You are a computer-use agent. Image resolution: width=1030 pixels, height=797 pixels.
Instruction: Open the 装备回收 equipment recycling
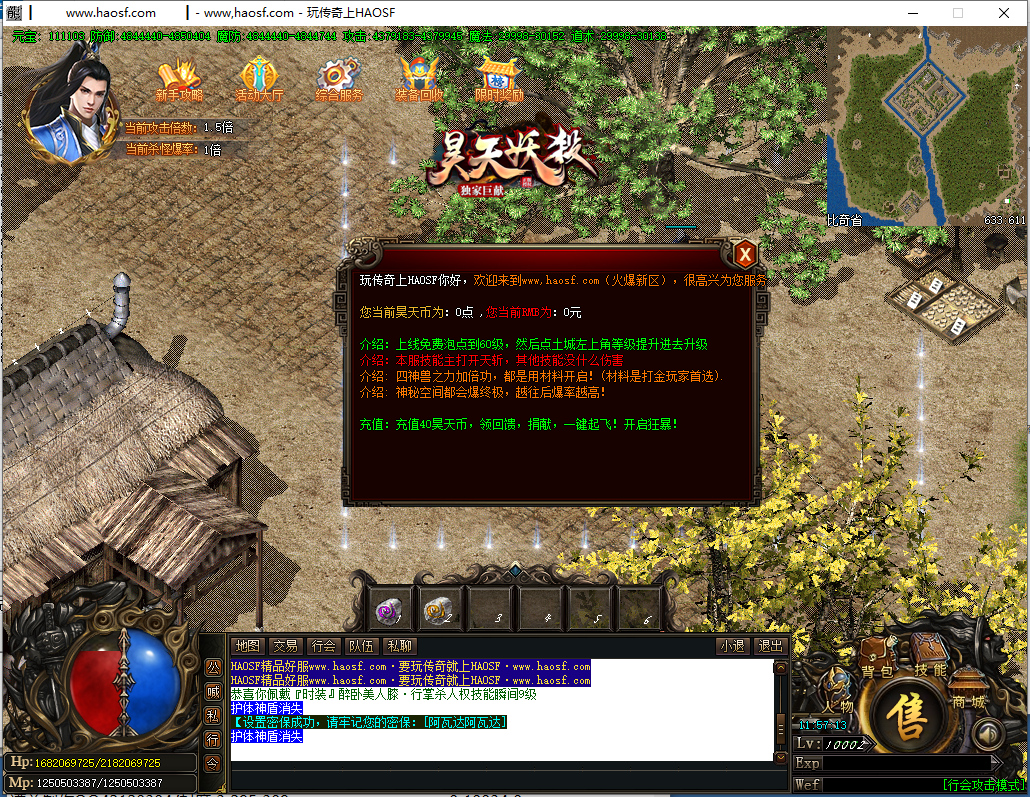pos(419,80)
